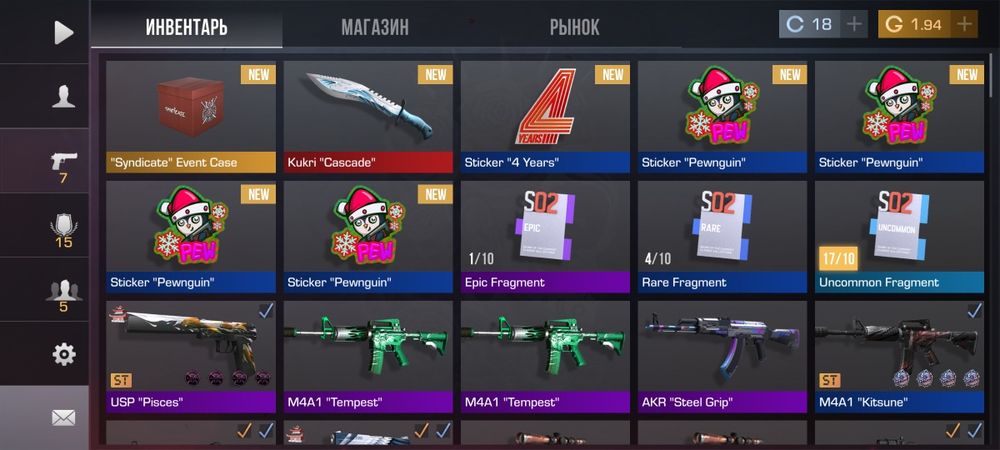The height and width of the screenshot is (450, 1000).
Task: Select the Rare Fragment item
Action: click(722, 236)
